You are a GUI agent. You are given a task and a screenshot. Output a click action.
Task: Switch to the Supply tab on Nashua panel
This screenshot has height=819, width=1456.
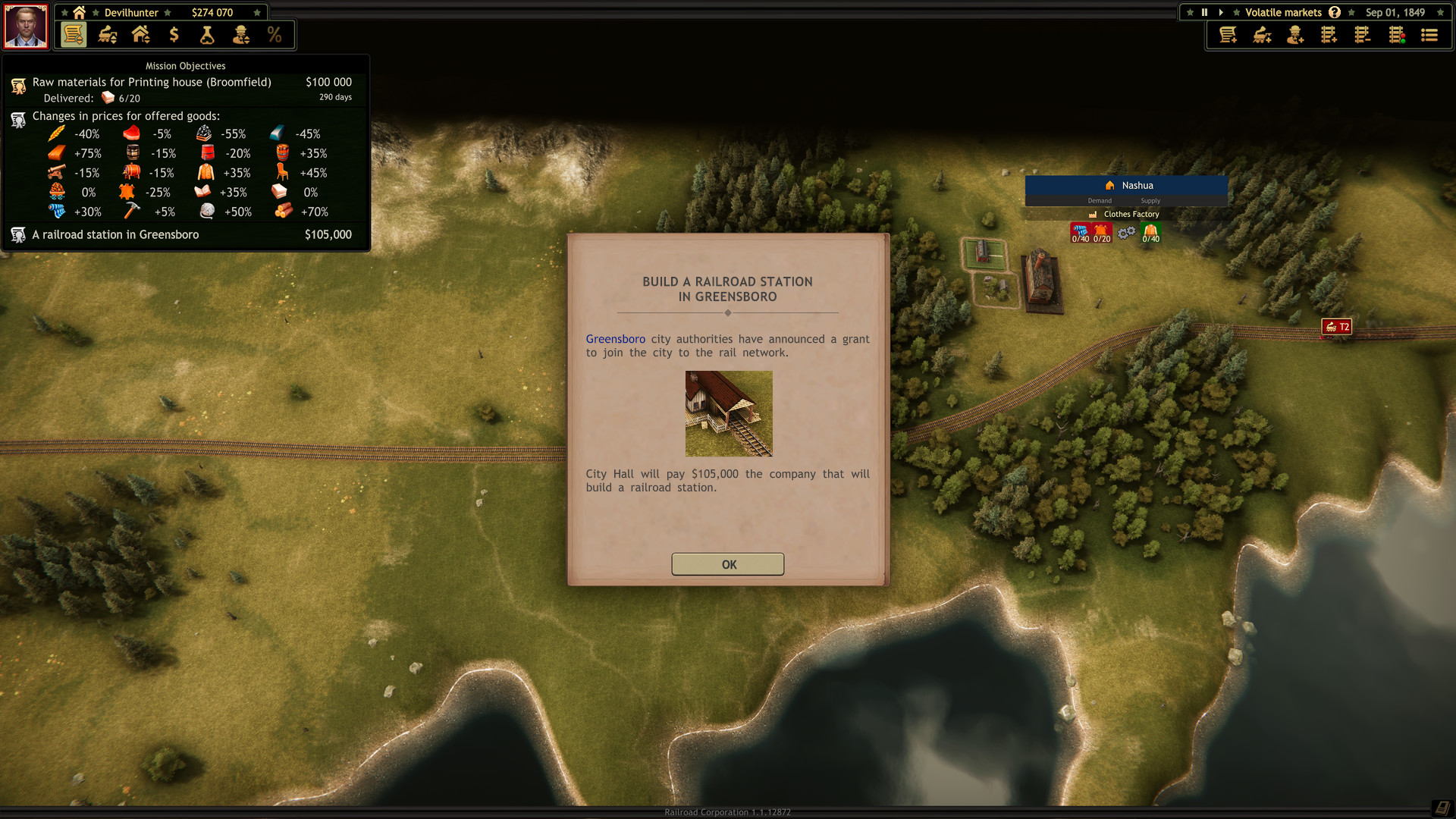pos(1150,201)
